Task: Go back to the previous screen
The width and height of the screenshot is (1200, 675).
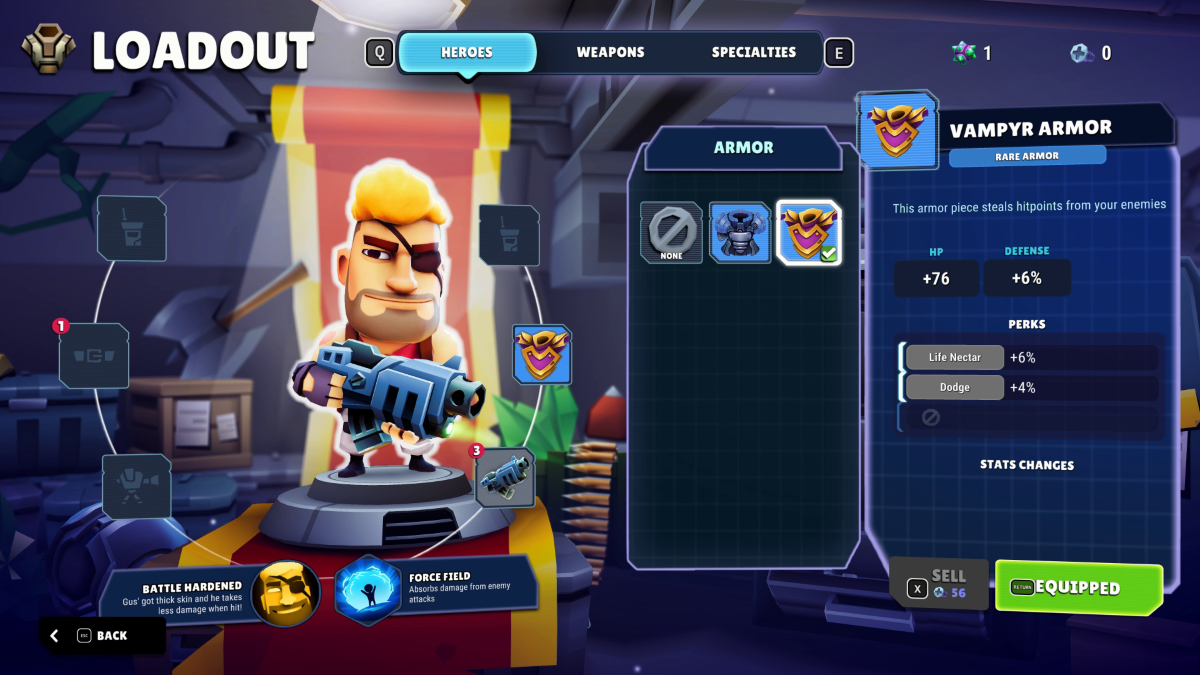Action: coord(102,635)
